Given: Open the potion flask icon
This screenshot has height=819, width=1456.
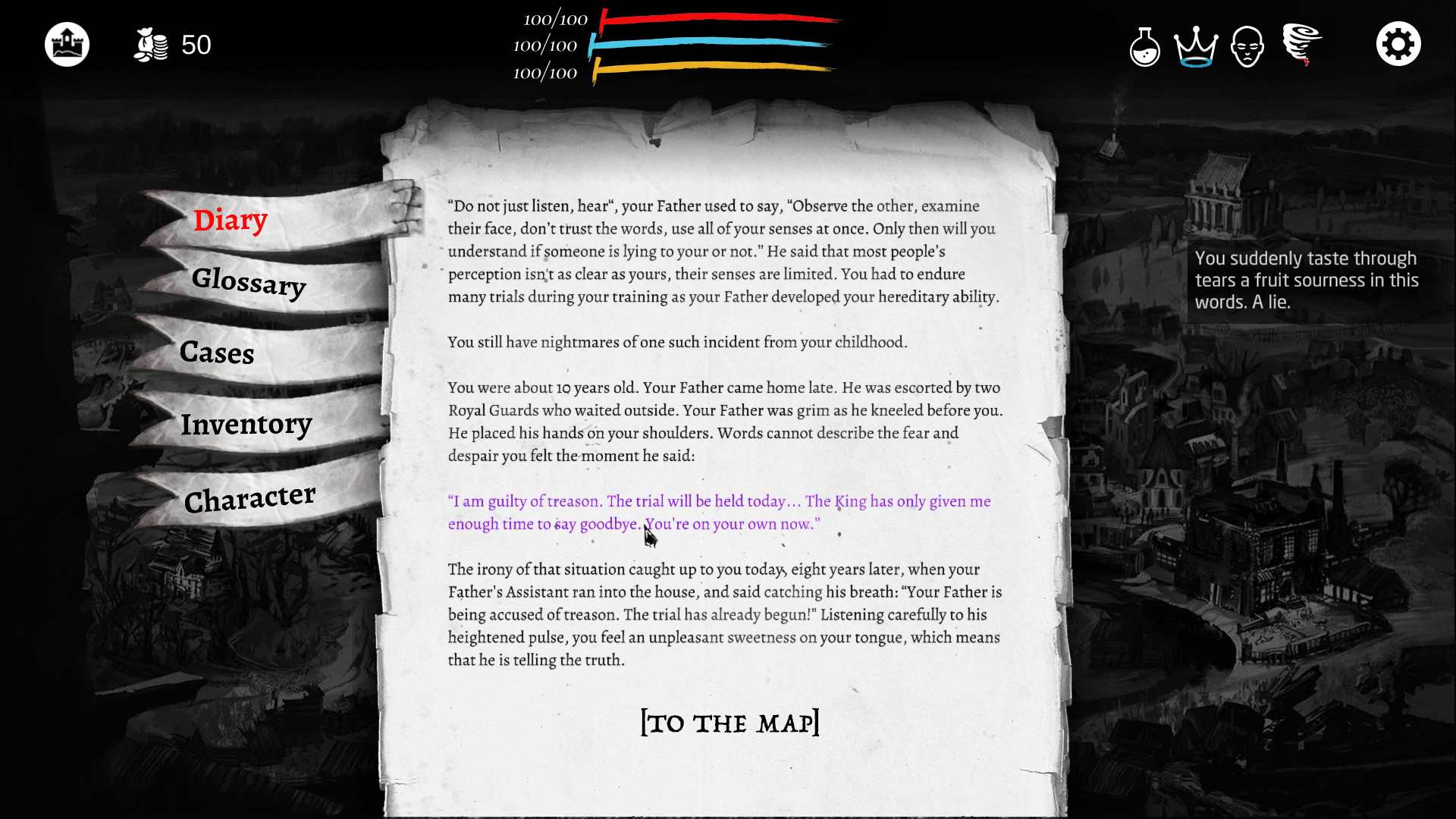Looking at the screenshot, I should point(1144,47).
